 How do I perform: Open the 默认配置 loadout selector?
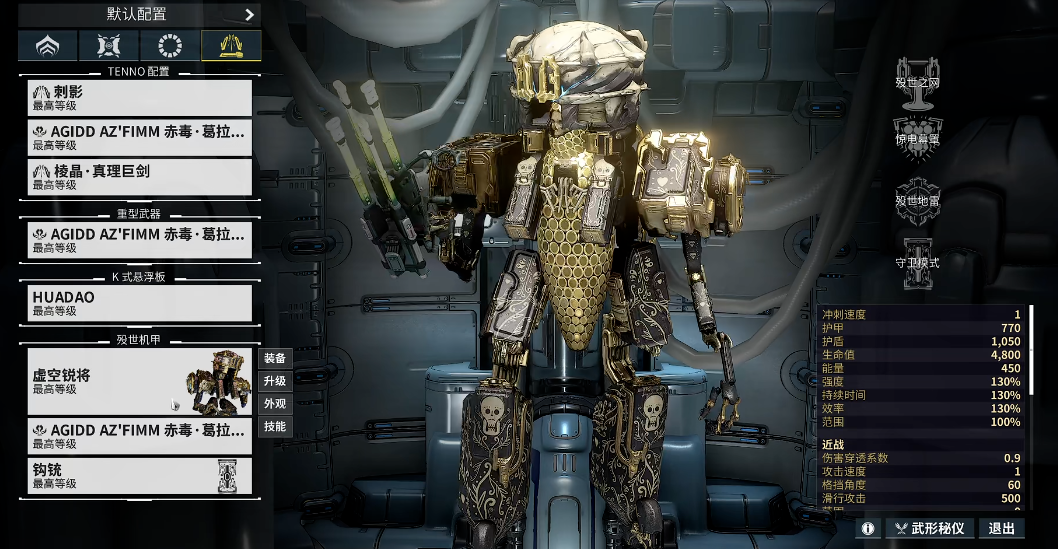[x=140, y=14]
